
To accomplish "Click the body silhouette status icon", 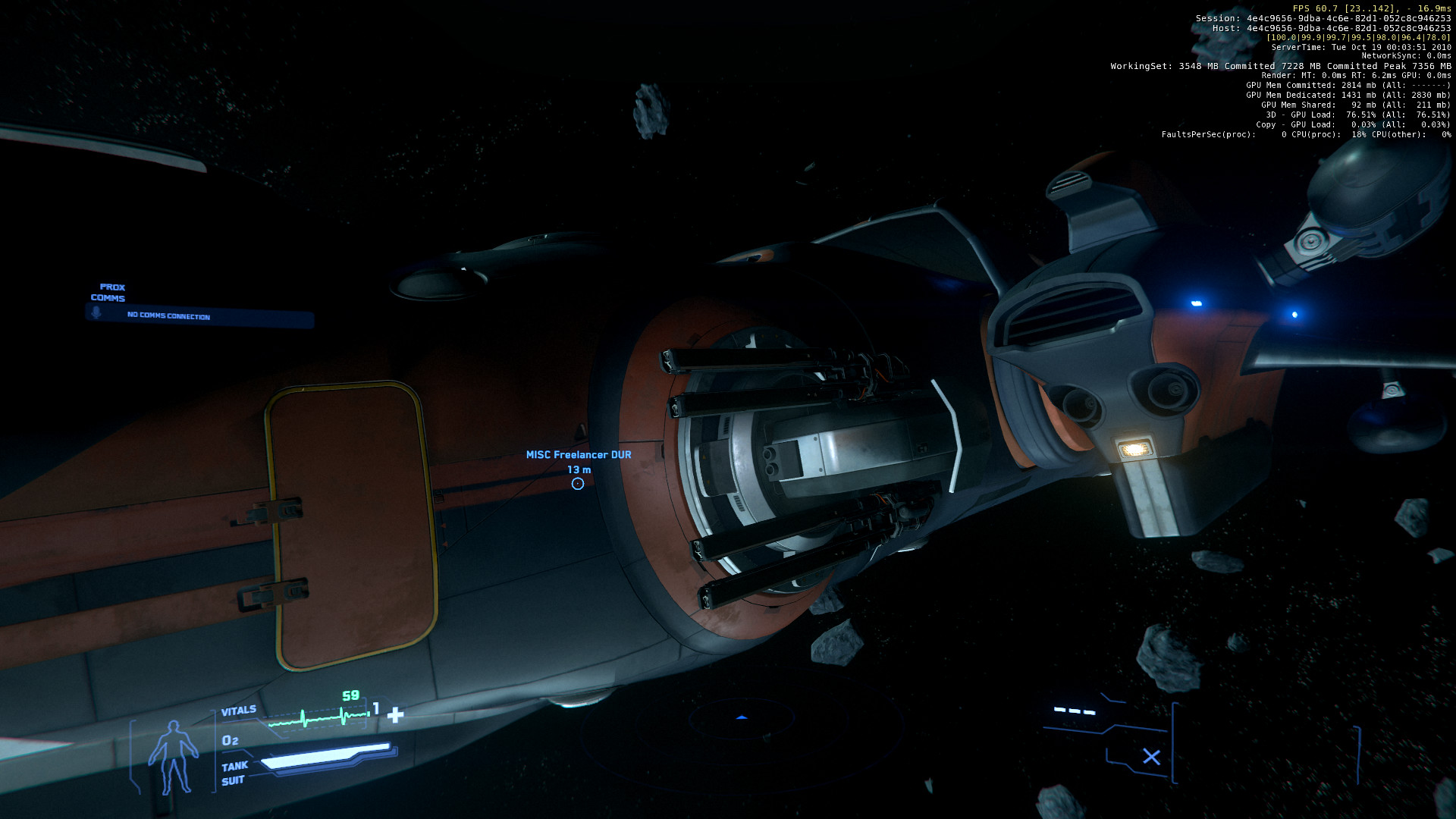I will (173, 757).
